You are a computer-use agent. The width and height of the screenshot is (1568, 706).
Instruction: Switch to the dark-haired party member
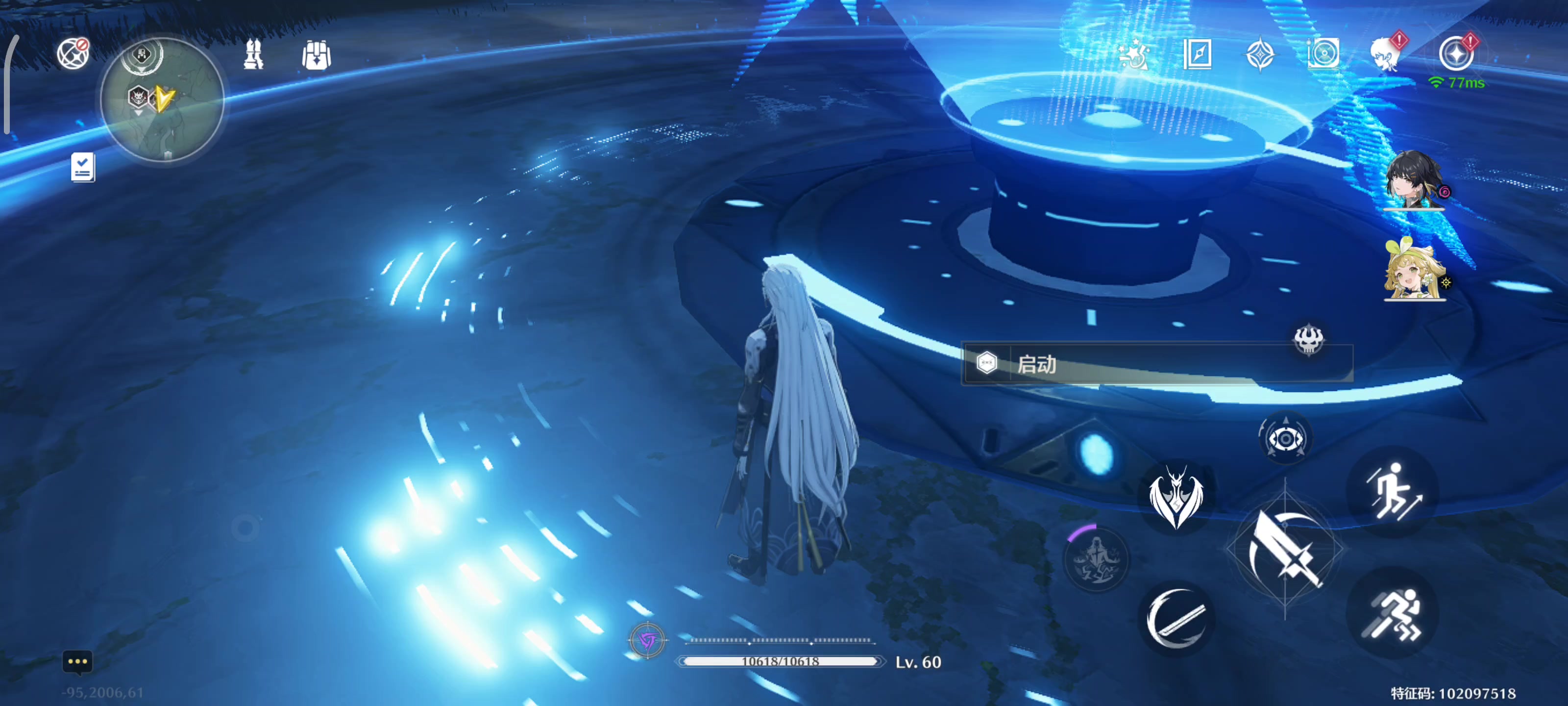(x=1412, y=180)
